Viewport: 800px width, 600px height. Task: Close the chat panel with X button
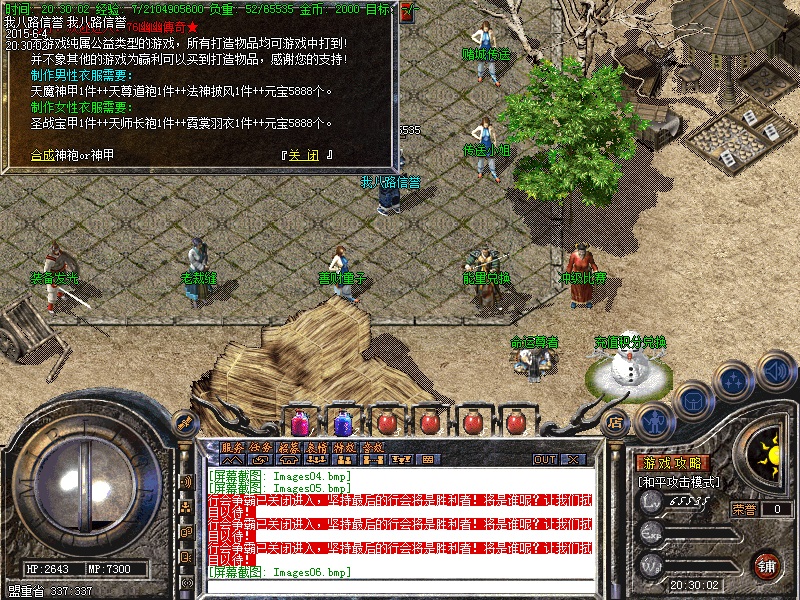[x=573, y=460]
